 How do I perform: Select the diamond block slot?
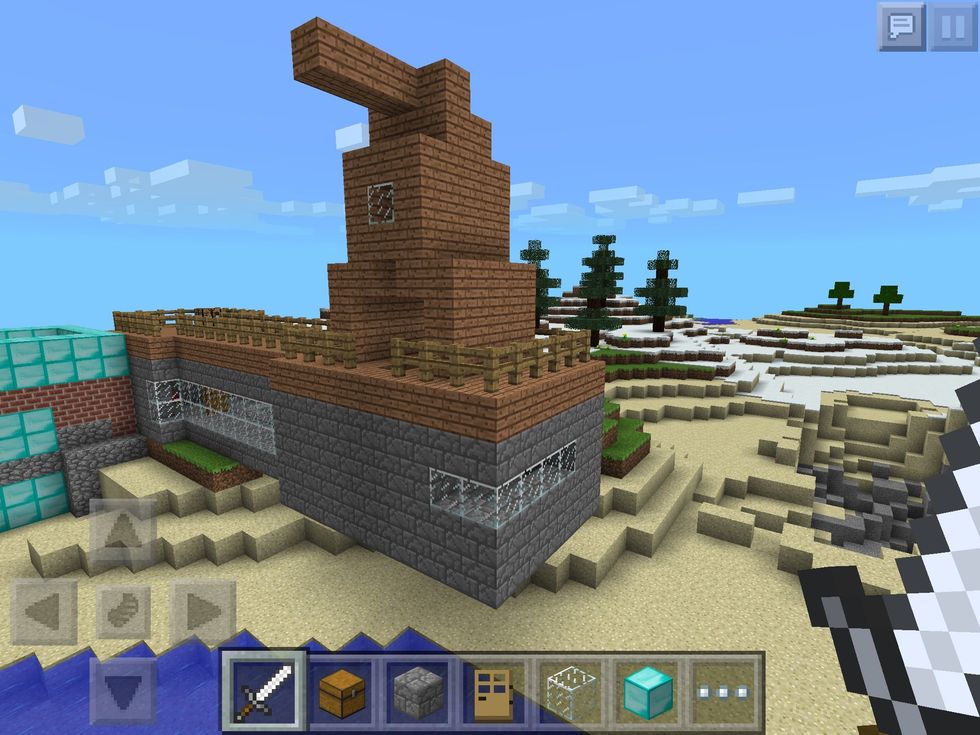tap(648, 690)
